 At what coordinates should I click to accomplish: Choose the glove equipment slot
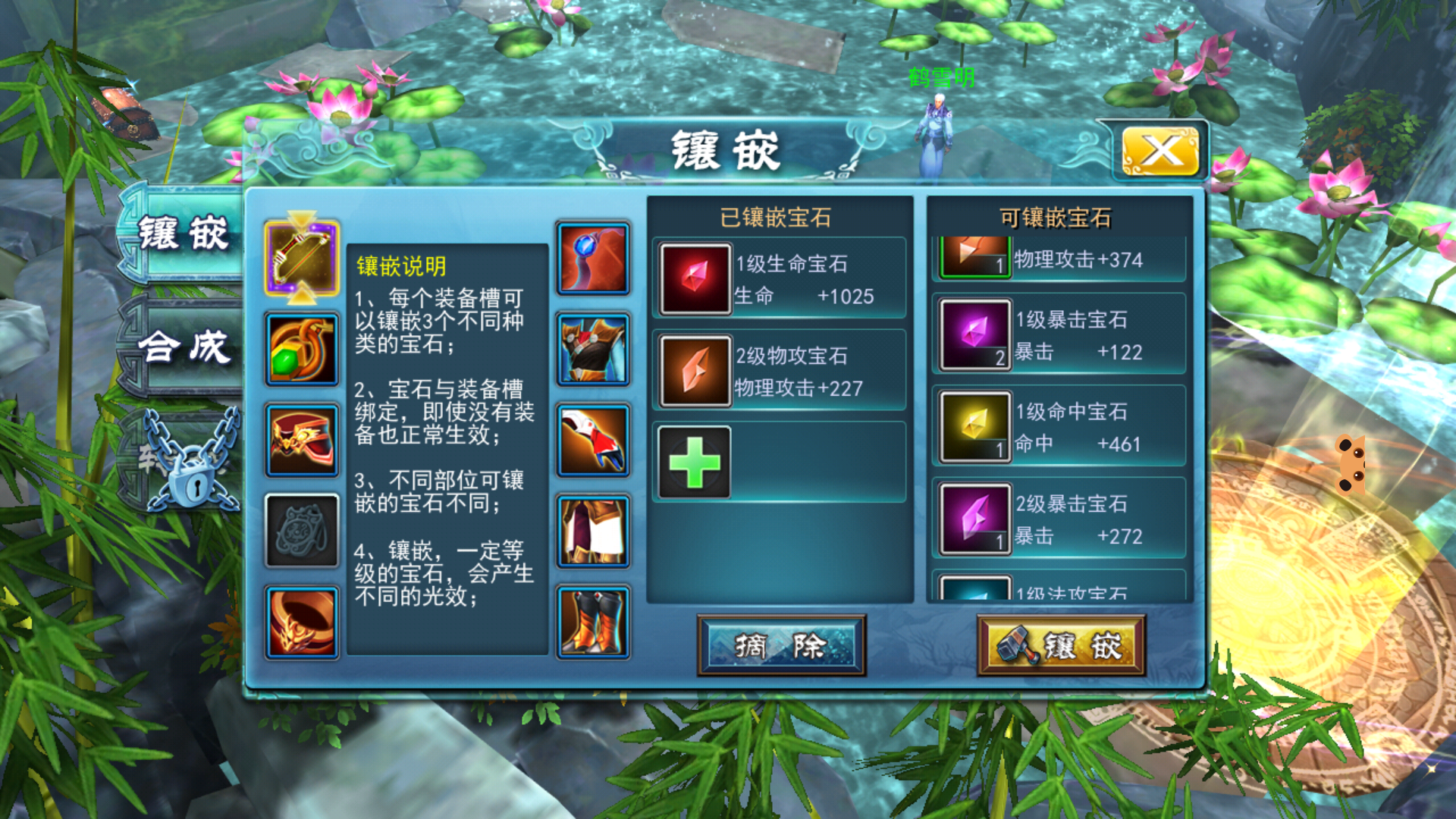(x=593, y=441)
